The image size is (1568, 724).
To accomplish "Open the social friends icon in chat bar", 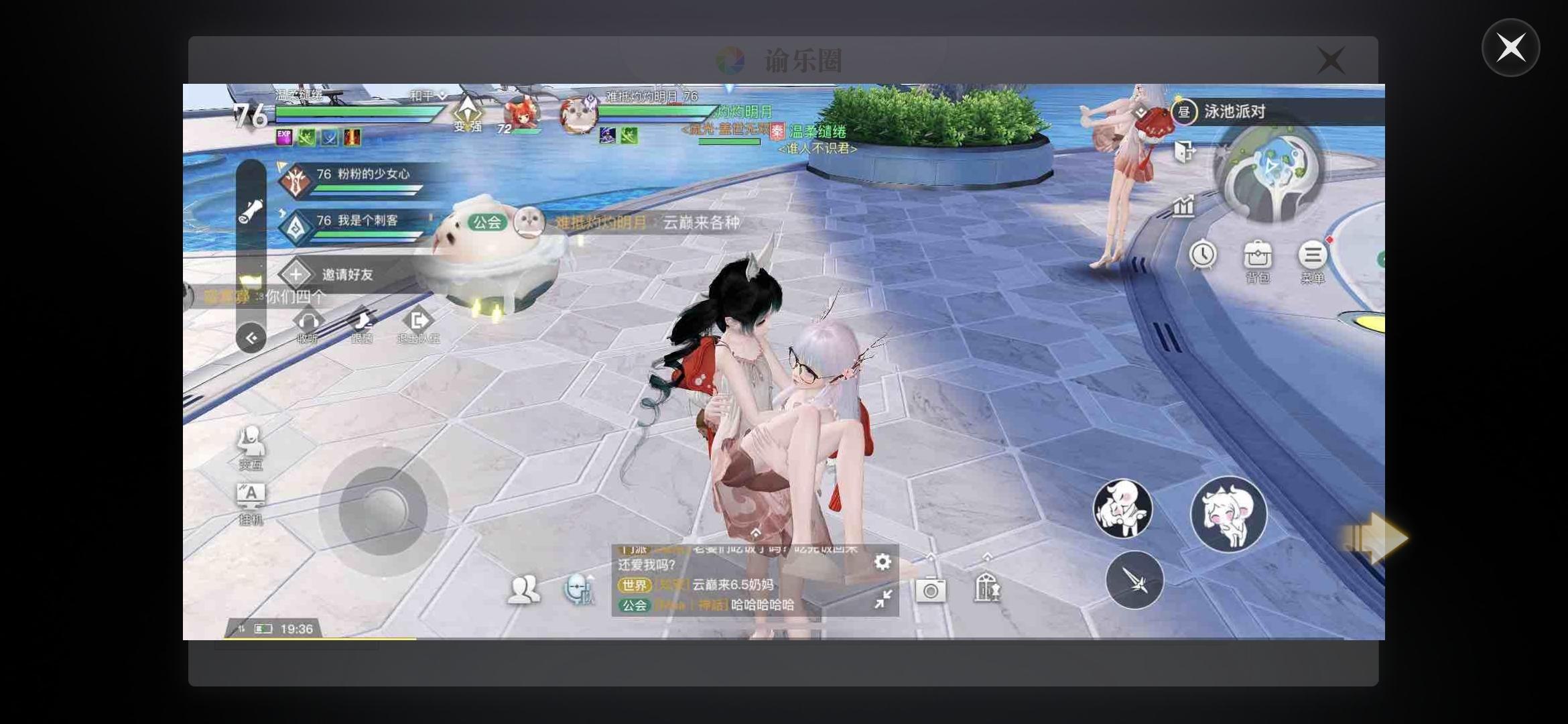I will [525, 590].
